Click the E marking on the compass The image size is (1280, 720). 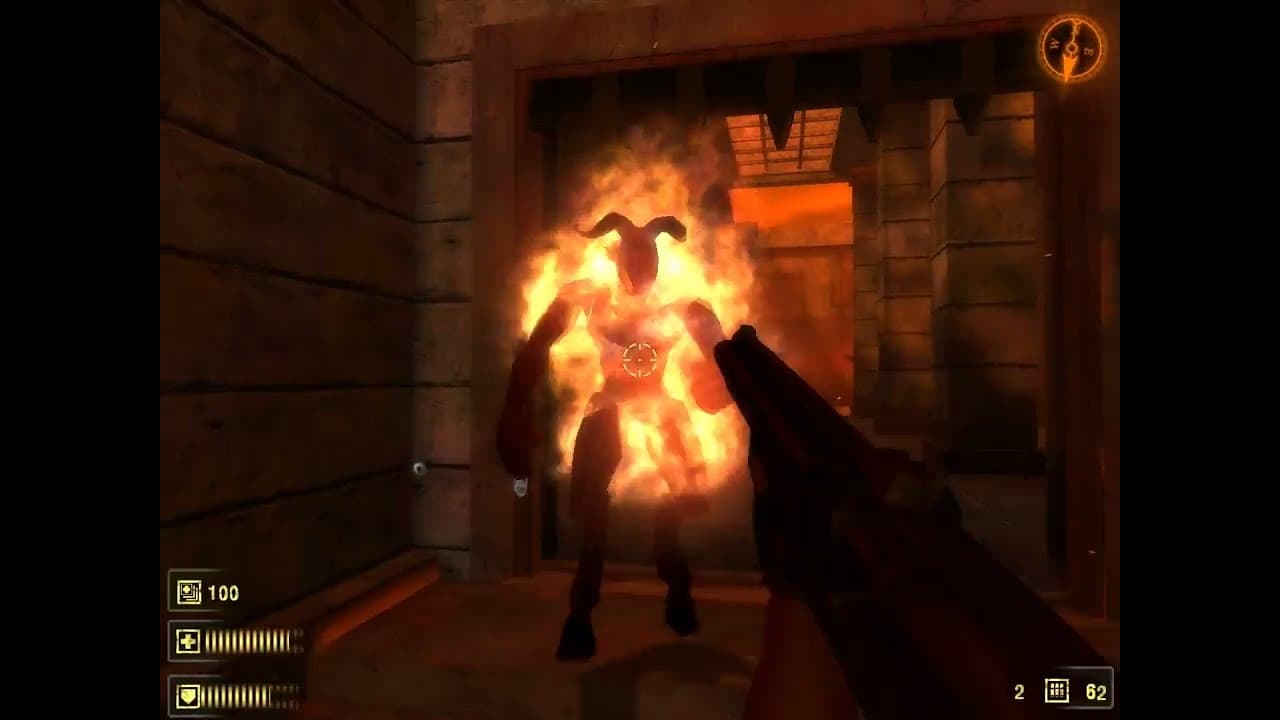[1088, 49]
